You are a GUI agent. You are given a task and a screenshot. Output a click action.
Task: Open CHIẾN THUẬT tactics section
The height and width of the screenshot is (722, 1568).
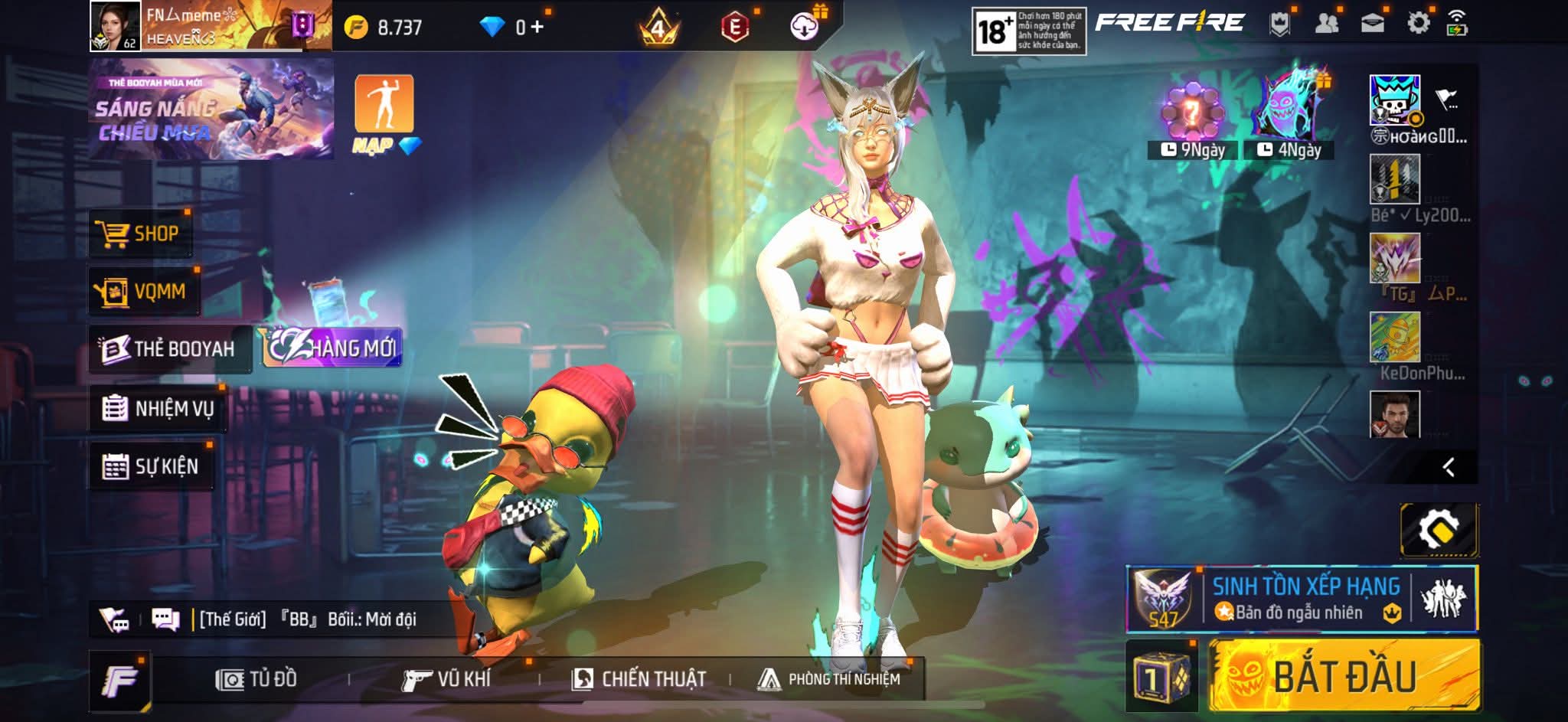639,679
